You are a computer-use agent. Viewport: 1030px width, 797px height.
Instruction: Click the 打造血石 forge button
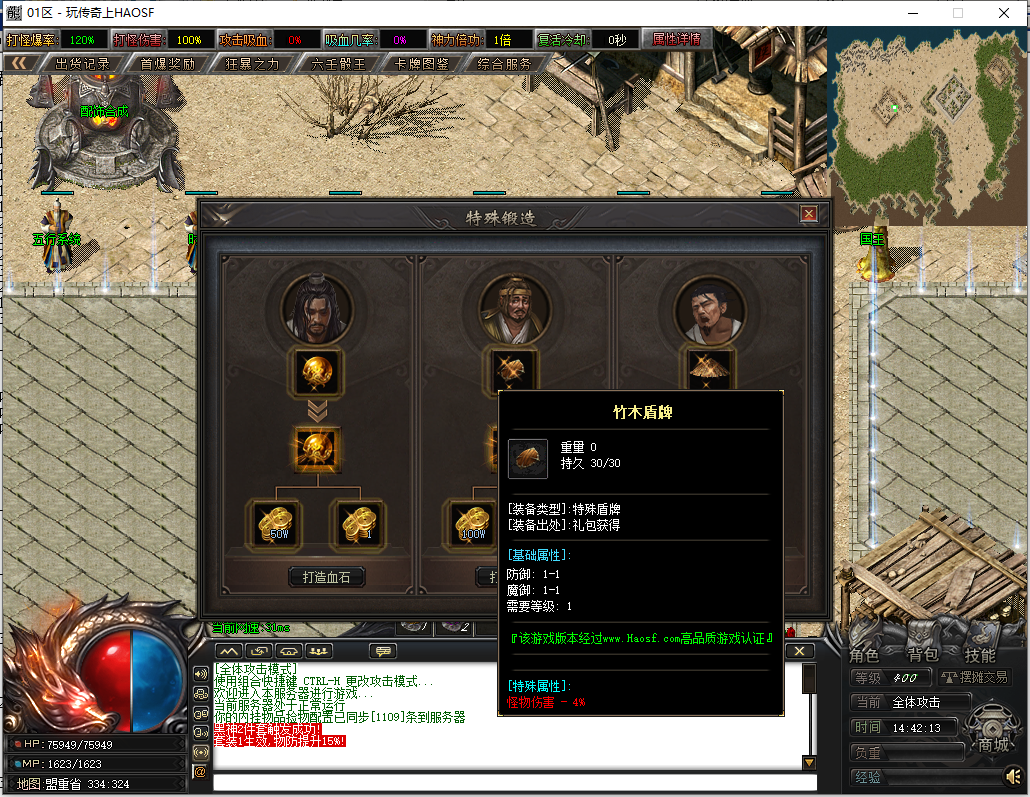[x=327, y=577]
